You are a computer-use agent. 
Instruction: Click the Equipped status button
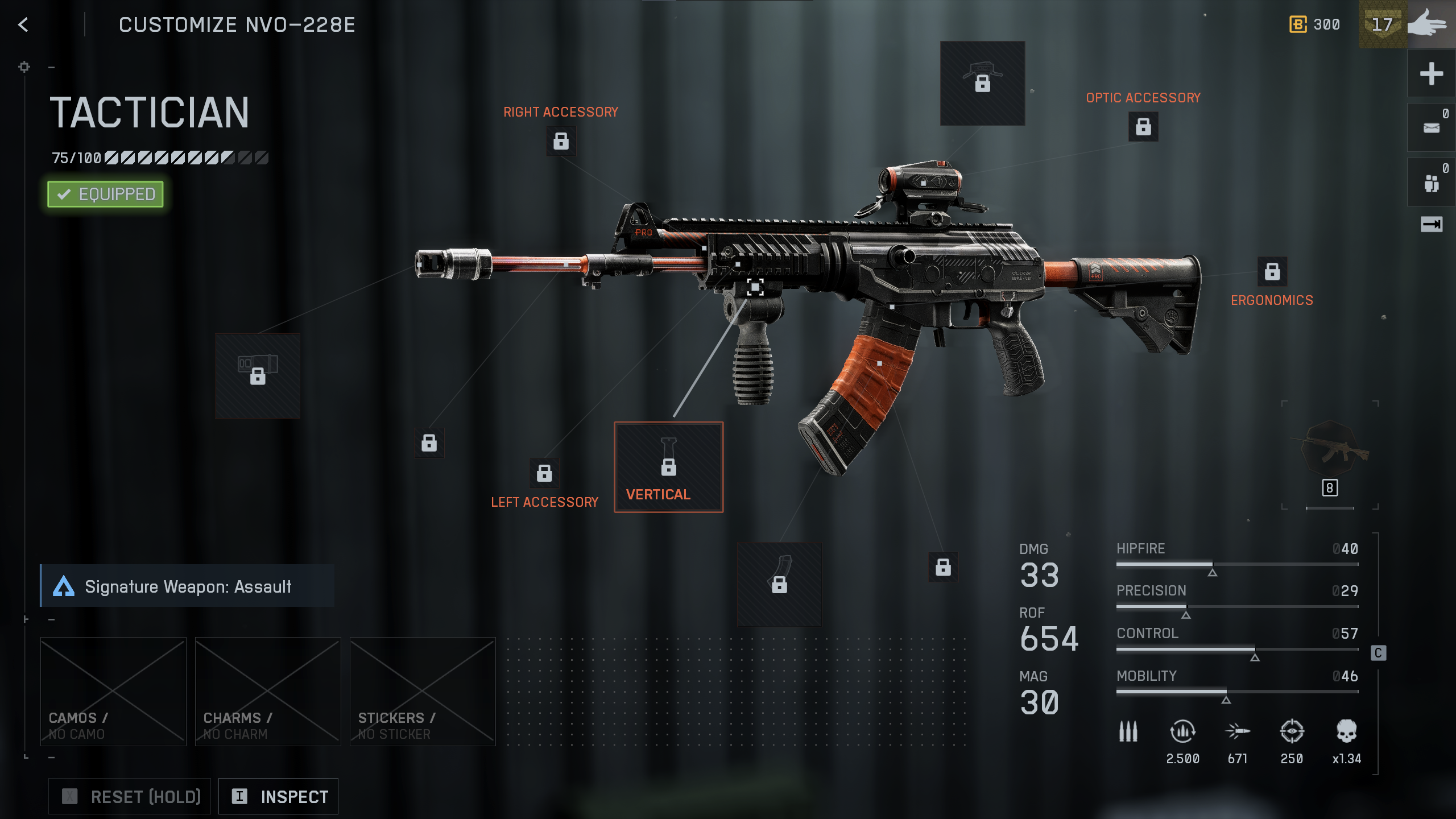pos(106,195)
